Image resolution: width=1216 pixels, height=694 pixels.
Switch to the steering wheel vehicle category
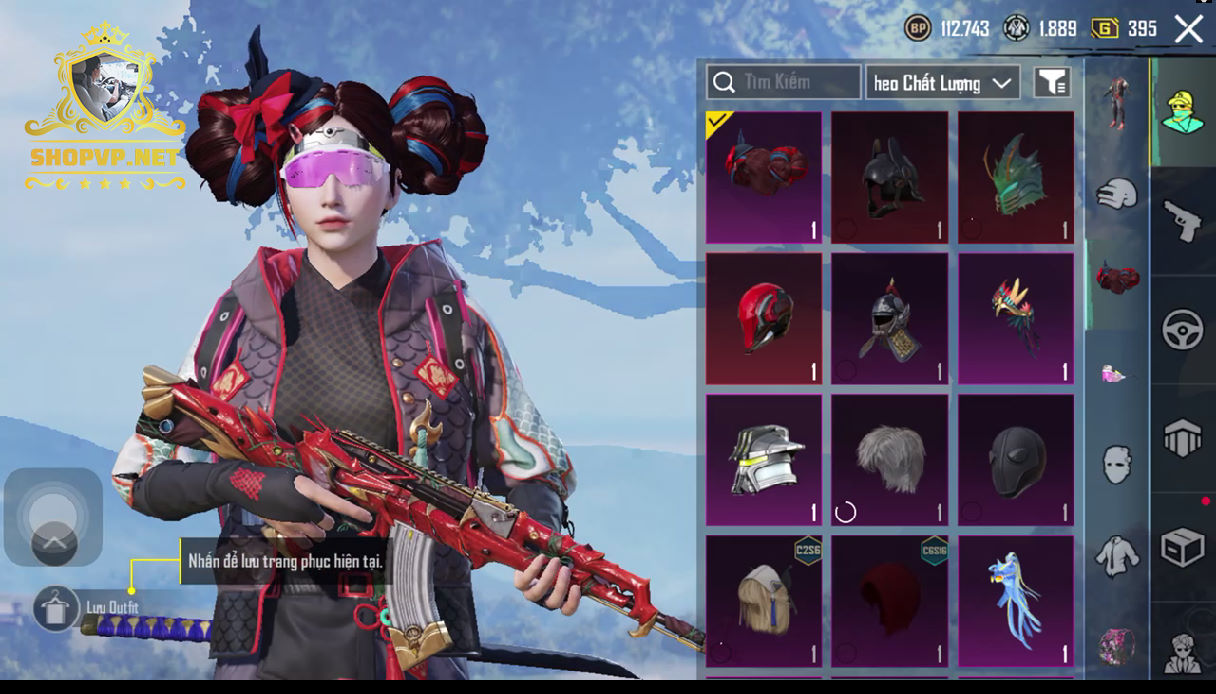tap(1182, 330)
